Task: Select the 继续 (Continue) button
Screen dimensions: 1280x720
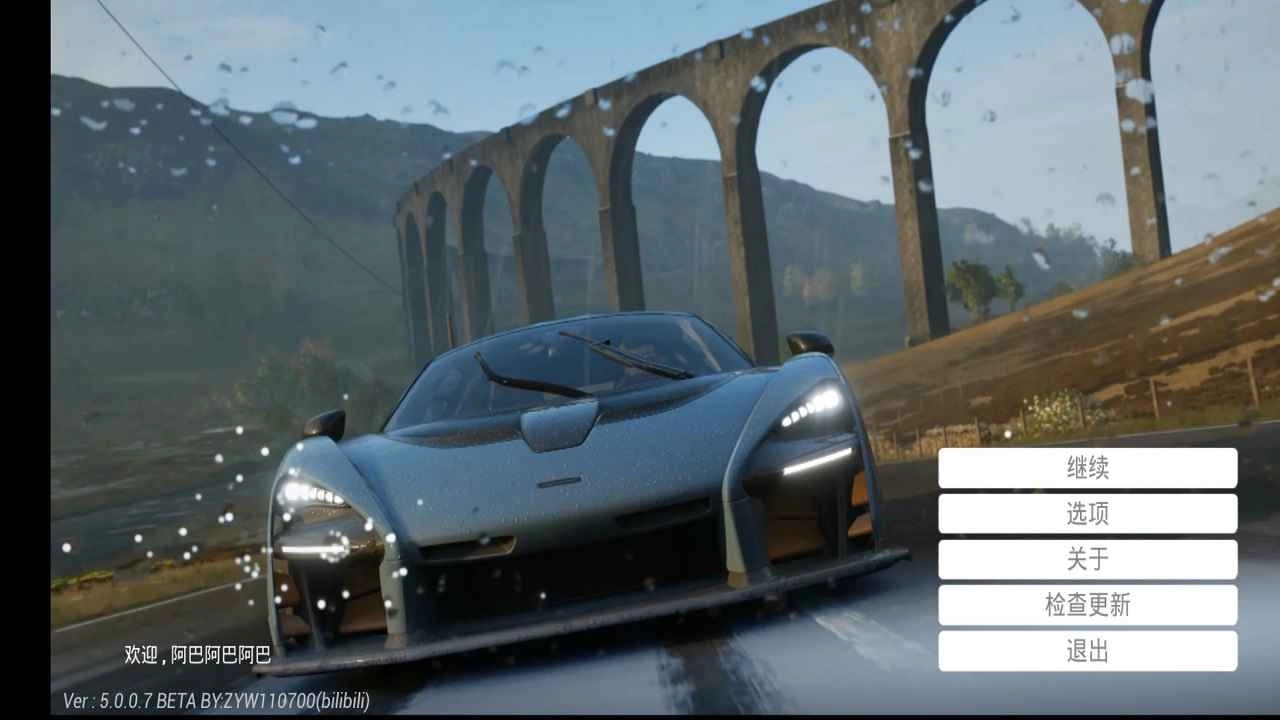Action: click(1087, 468)
